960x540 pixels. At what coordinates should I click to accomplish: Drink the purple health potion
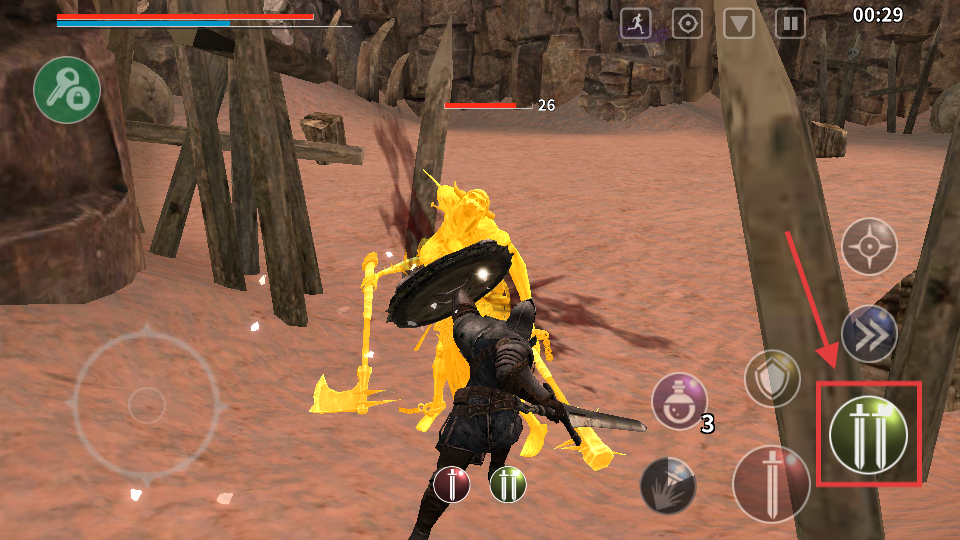[x=679, y=402]
